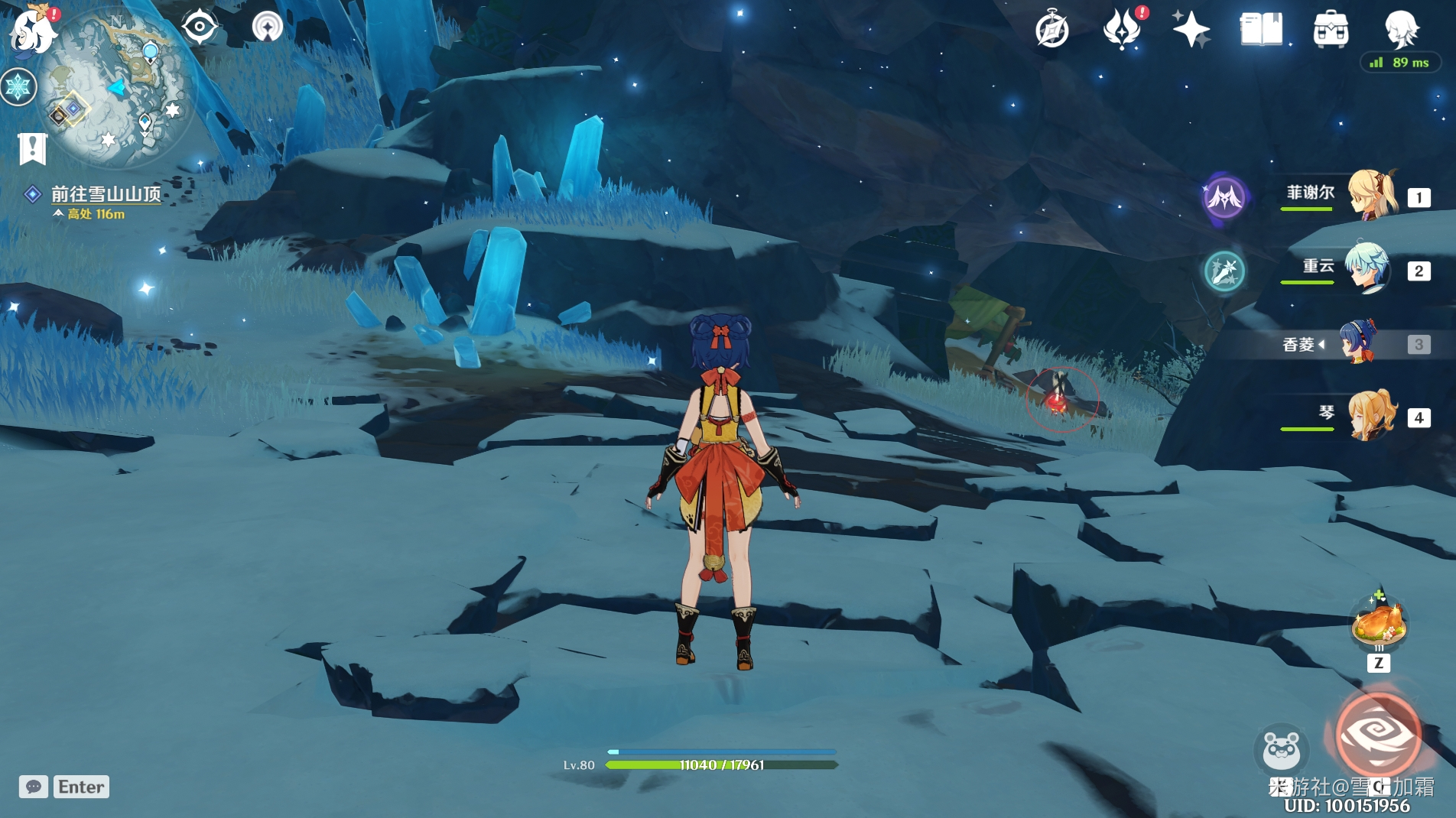Click the snowflake sheer cold indicator icon
Image resolution: width=1456 pixels, height=818 pixels.
tap(18, 86)
